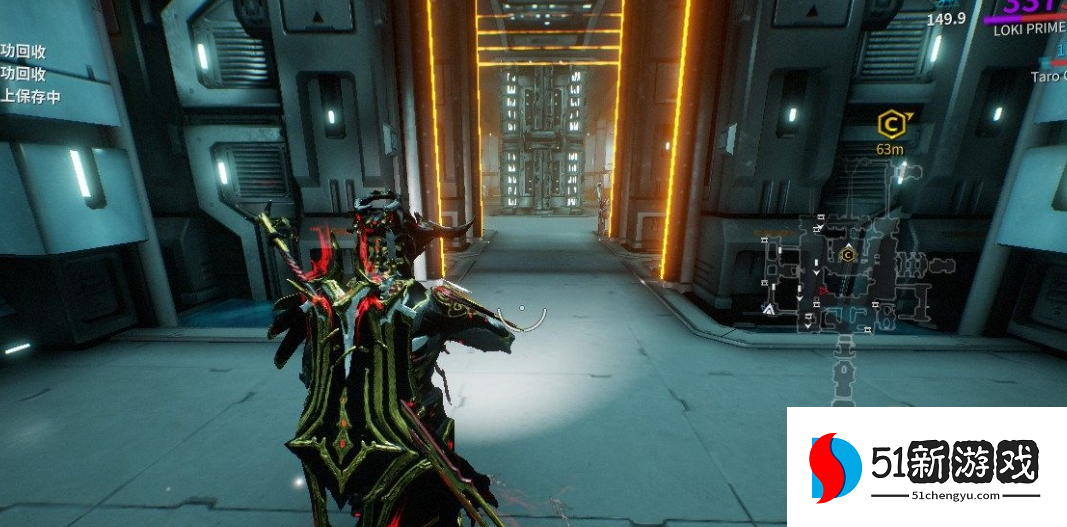Image resolution: width=1067 pixels, height=527 pixels.
Task: Click the 51新游戏 site logo
Action: click(925, 467)
